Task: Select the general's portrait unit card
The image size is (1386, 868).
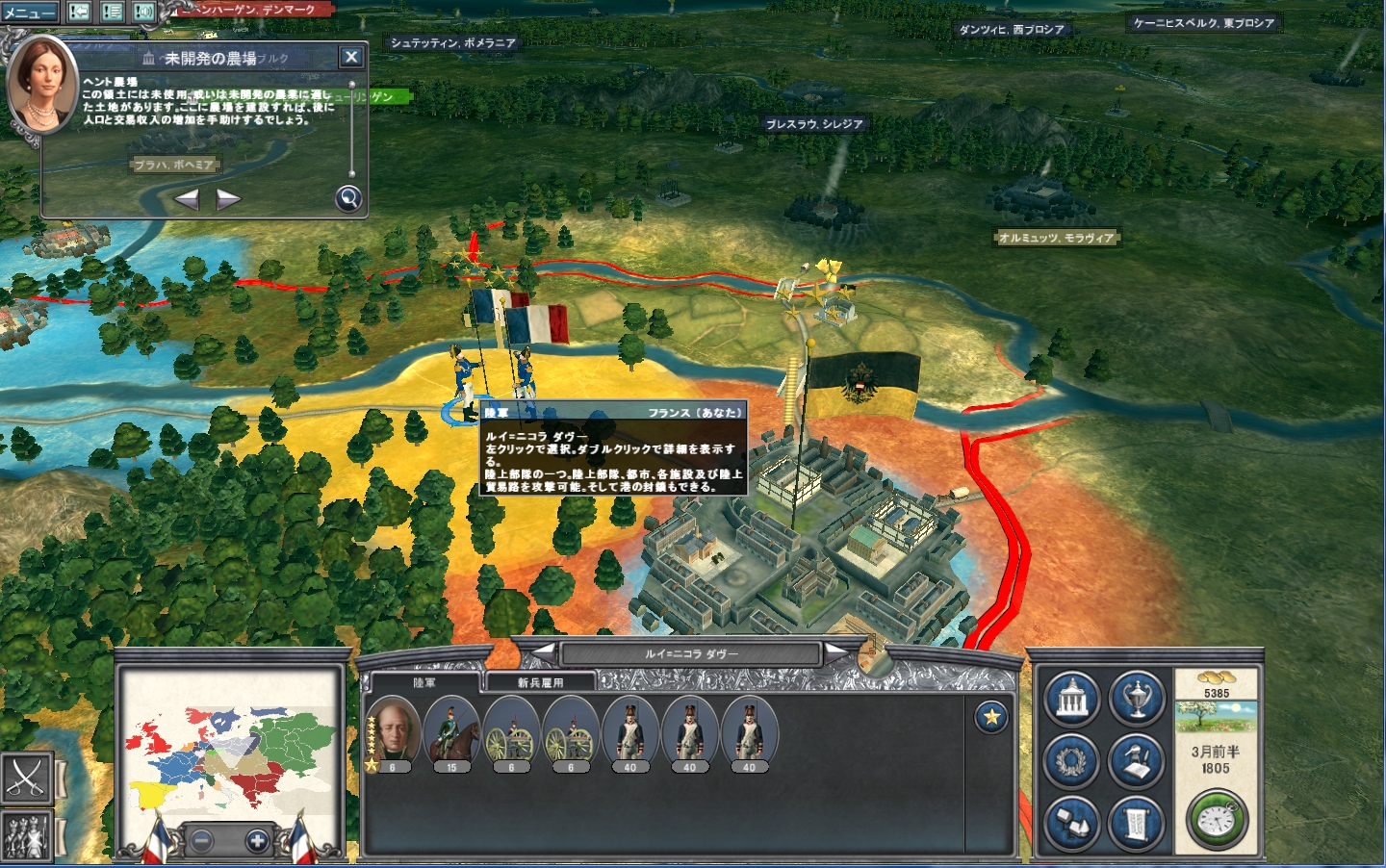Action: pyautogui.click(x=393, y=732)
